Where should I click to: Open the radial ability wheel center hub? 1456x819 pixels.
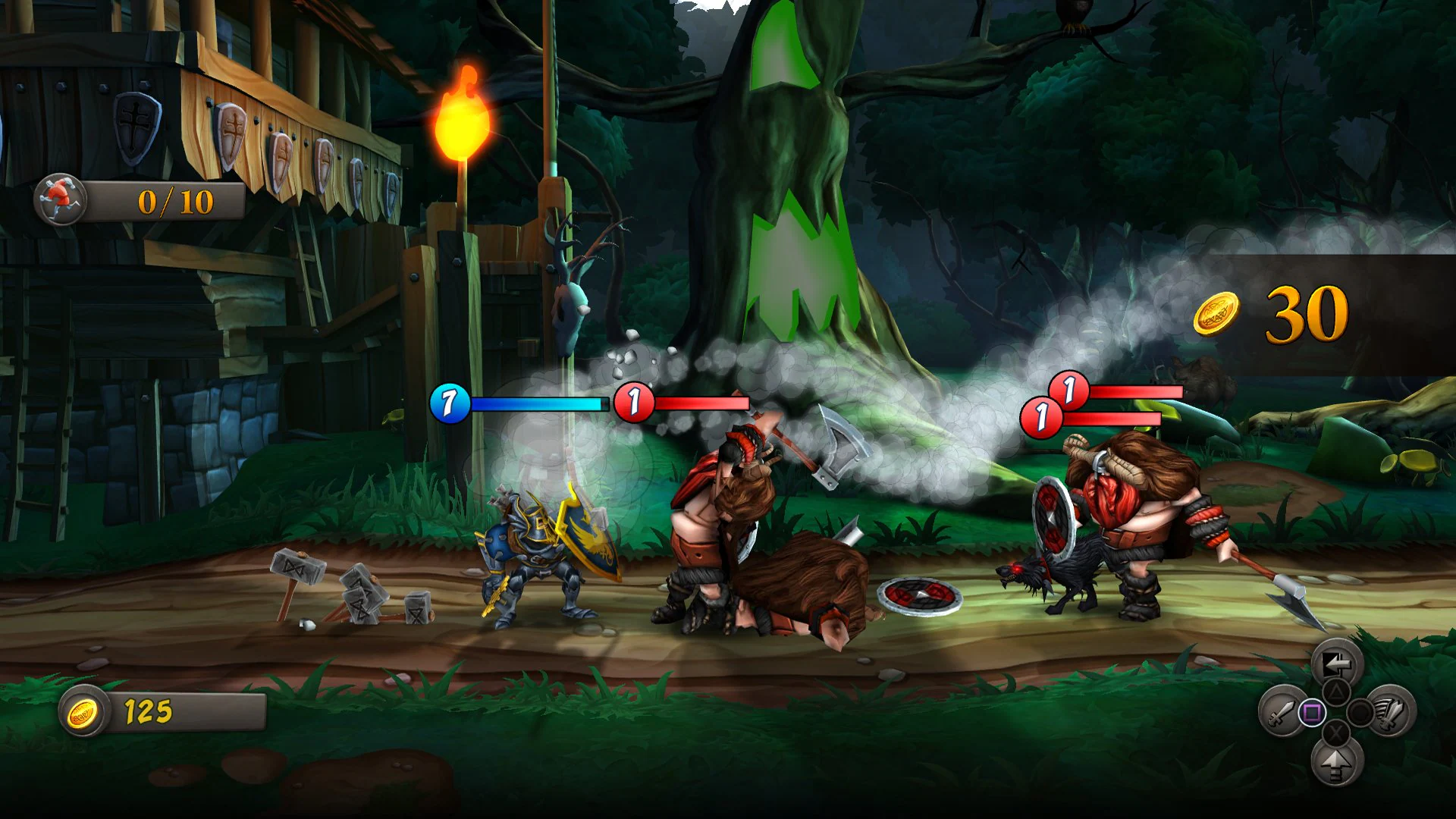1335,712
